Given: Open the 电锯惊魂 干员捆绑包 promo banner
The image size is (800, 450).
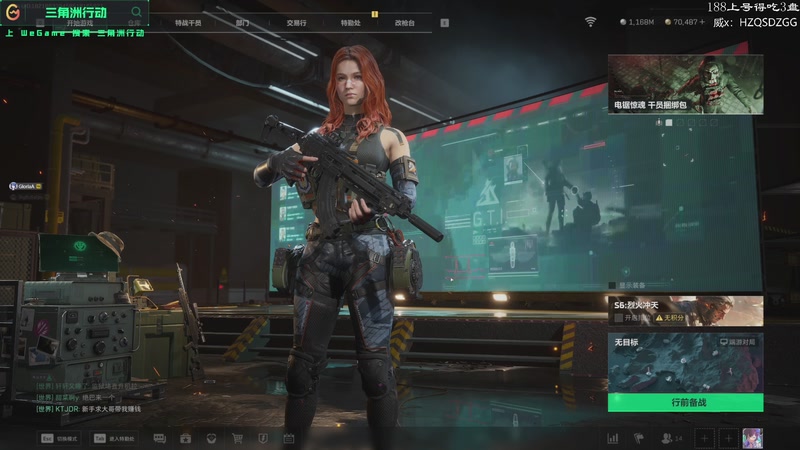Looking at the screenshot, I should pyautogui.click(x=685, y=84).
